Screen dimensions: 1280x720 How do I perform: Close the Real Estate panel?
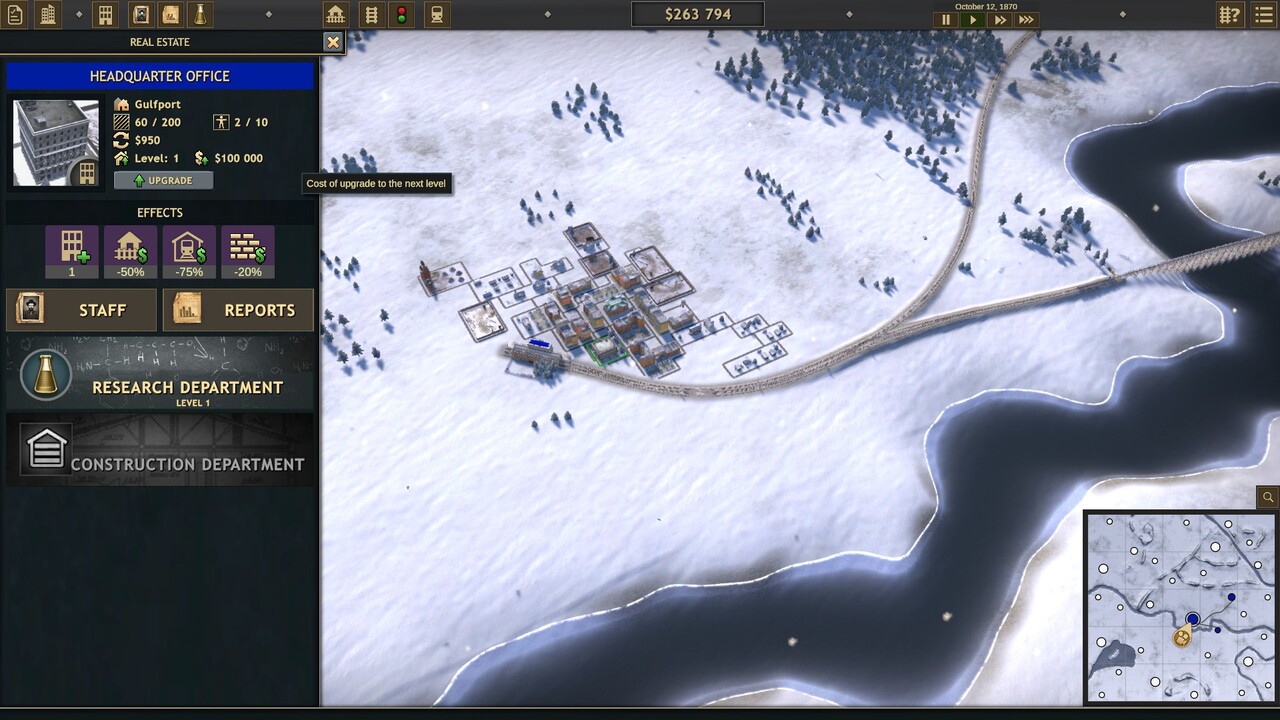click(333, 42)
